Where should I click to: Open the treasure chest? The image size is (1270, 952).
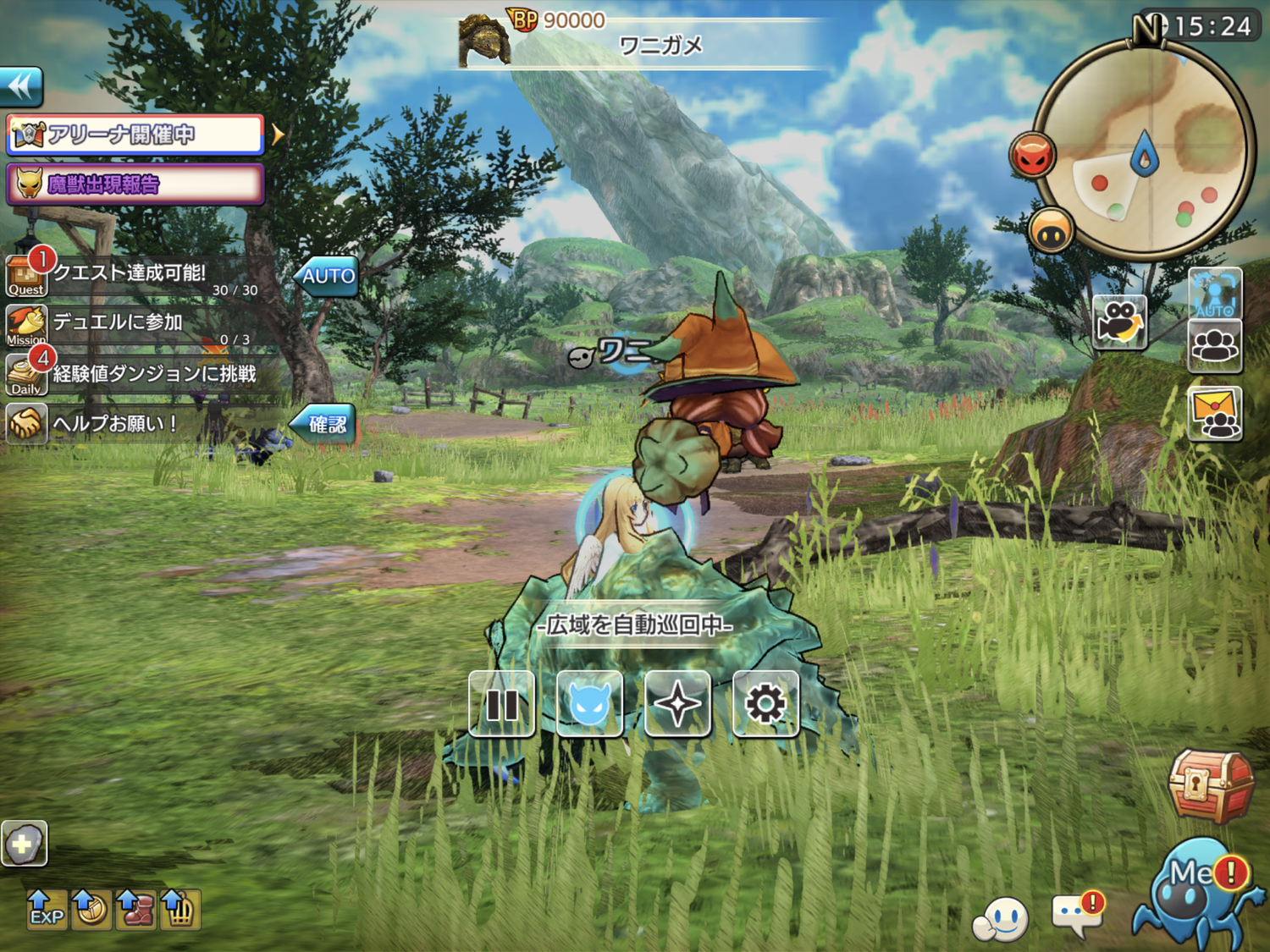pos(1211,784)
